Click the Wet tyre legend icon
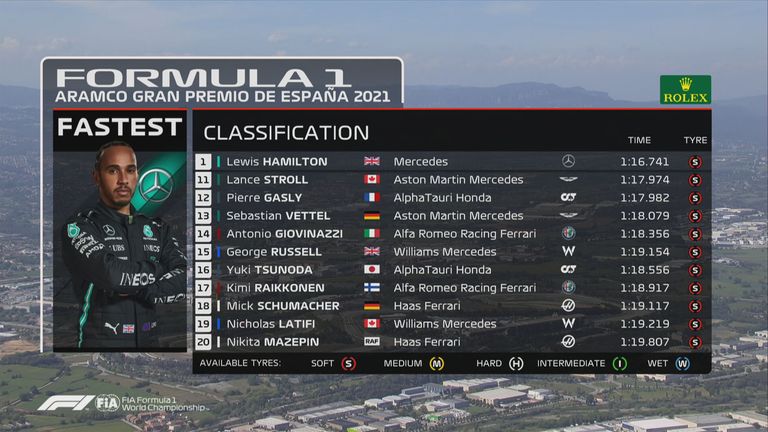This screenshot has width=768, height=432. pyautogui.click(x=683, y=364)
